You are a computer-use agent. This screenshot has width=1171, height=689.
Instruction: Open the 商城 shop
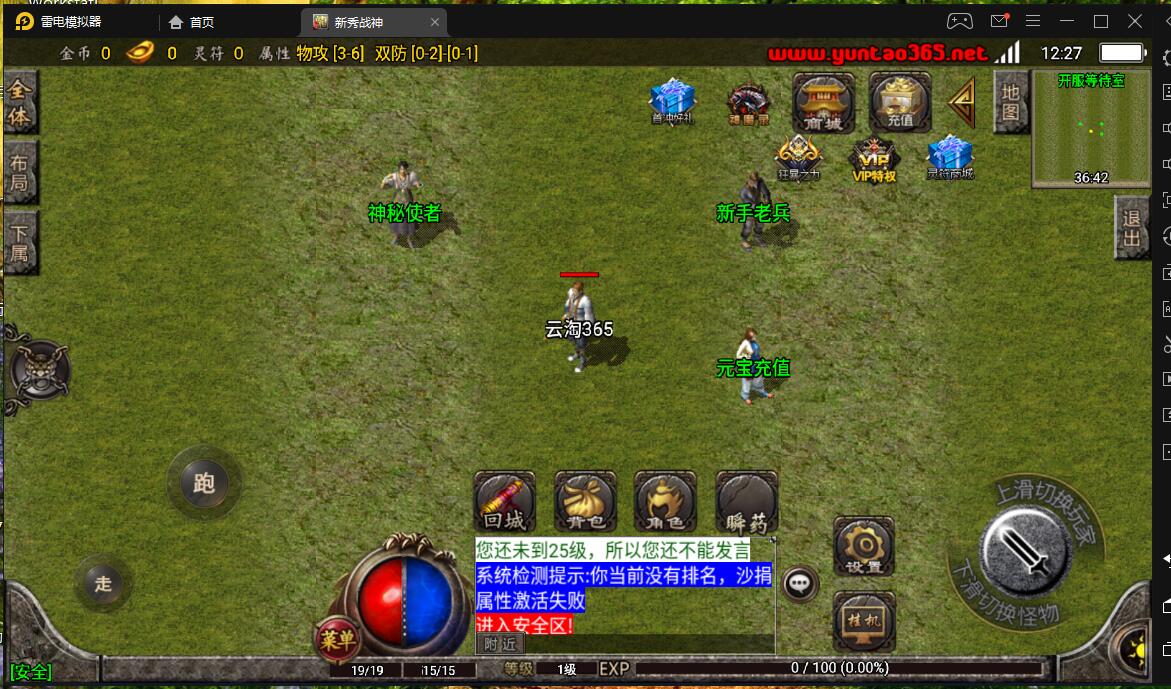click(823, 102)
